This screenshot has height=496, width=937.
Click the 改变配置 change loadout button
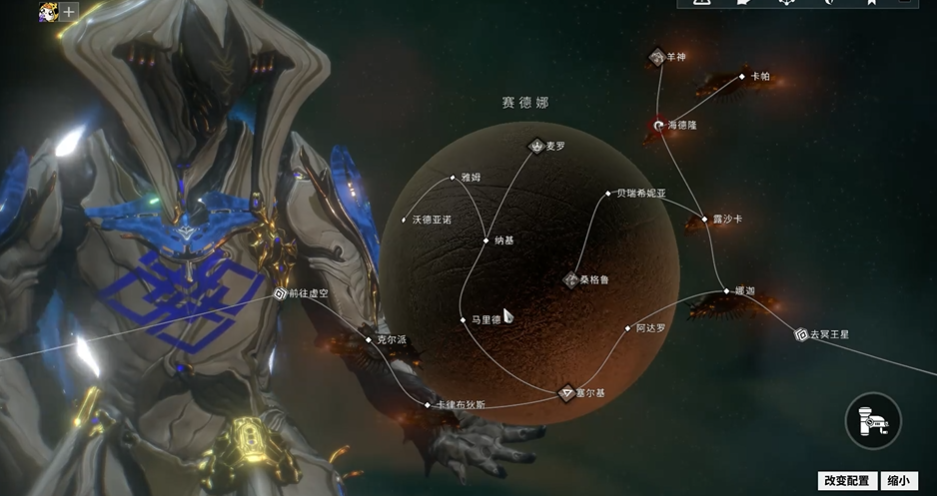[x=847, y=481]
